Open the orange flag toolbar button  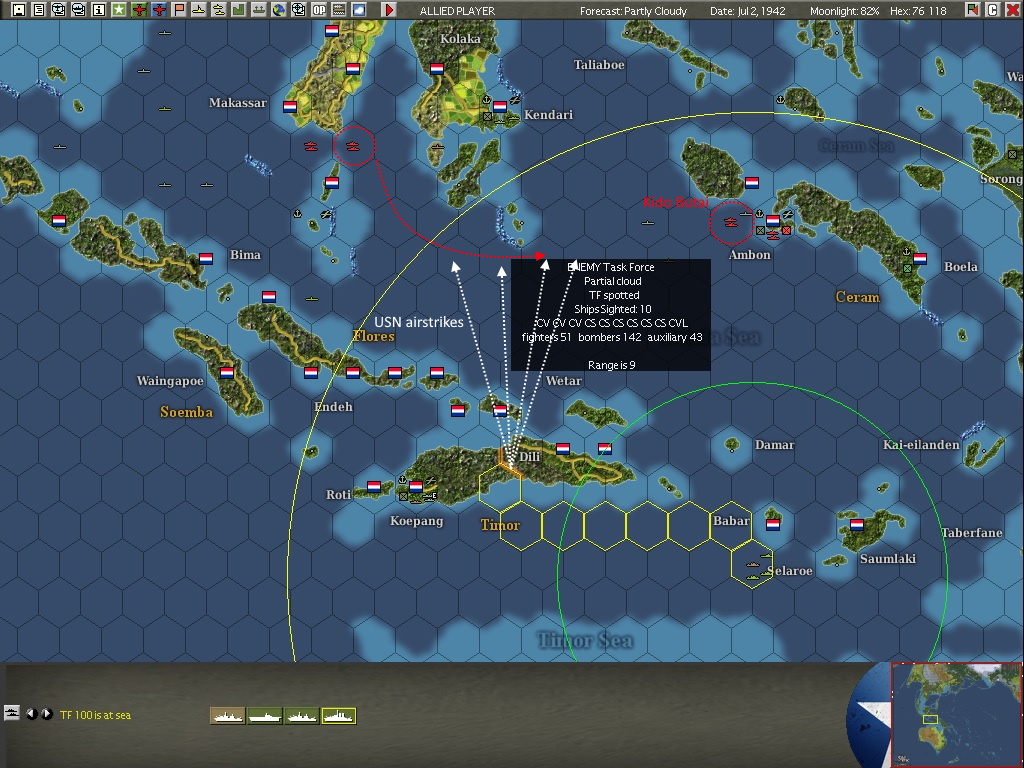179,10
